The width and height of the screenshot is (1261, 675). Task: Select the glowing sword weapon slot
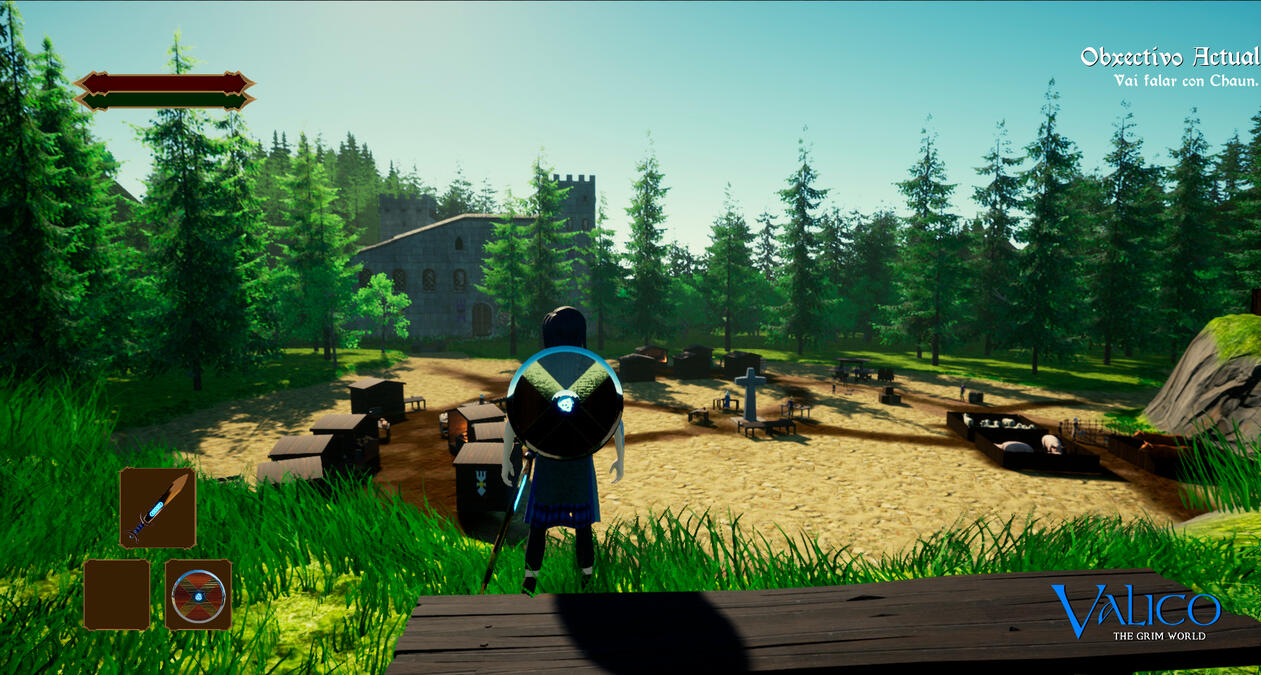pos(157,507)
